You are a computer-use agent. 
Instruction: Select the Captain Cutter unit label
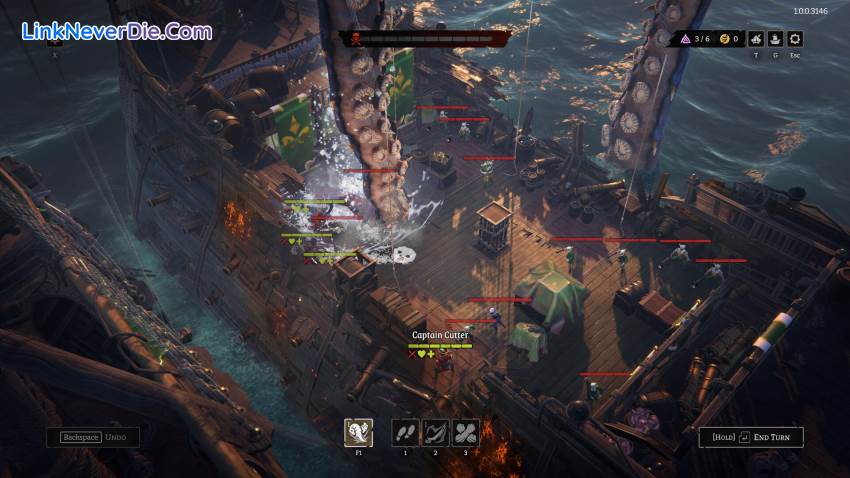point(440,335)
